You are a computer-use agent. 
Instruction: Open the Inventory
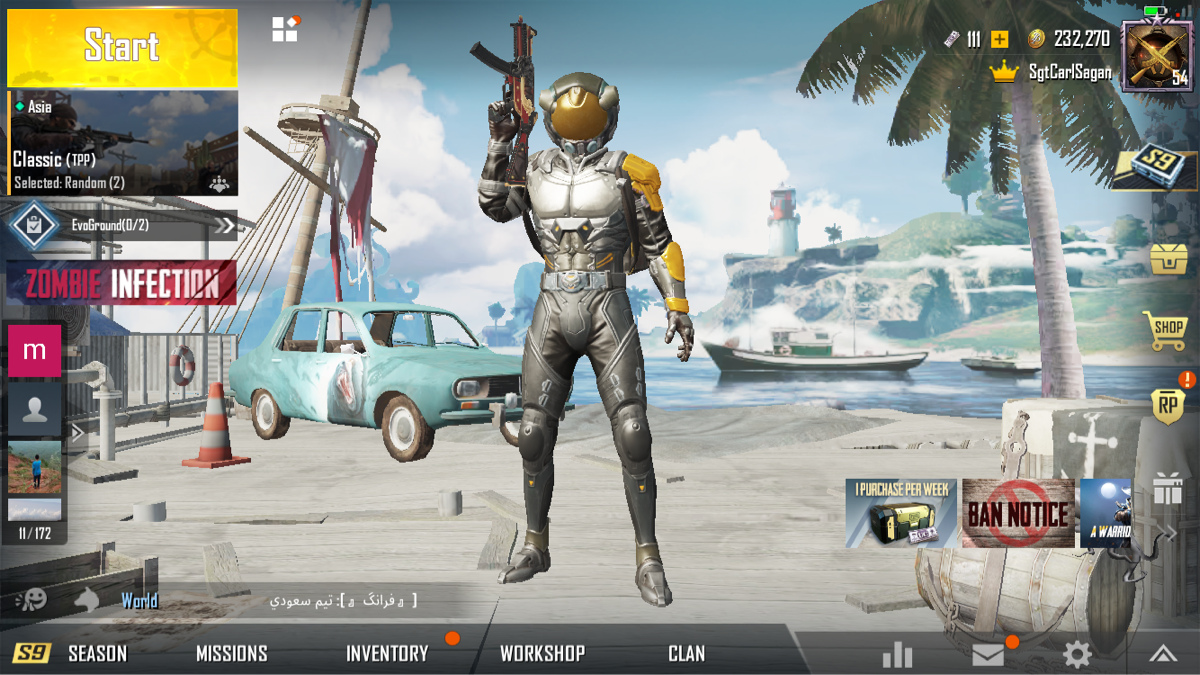coord(387,654)
